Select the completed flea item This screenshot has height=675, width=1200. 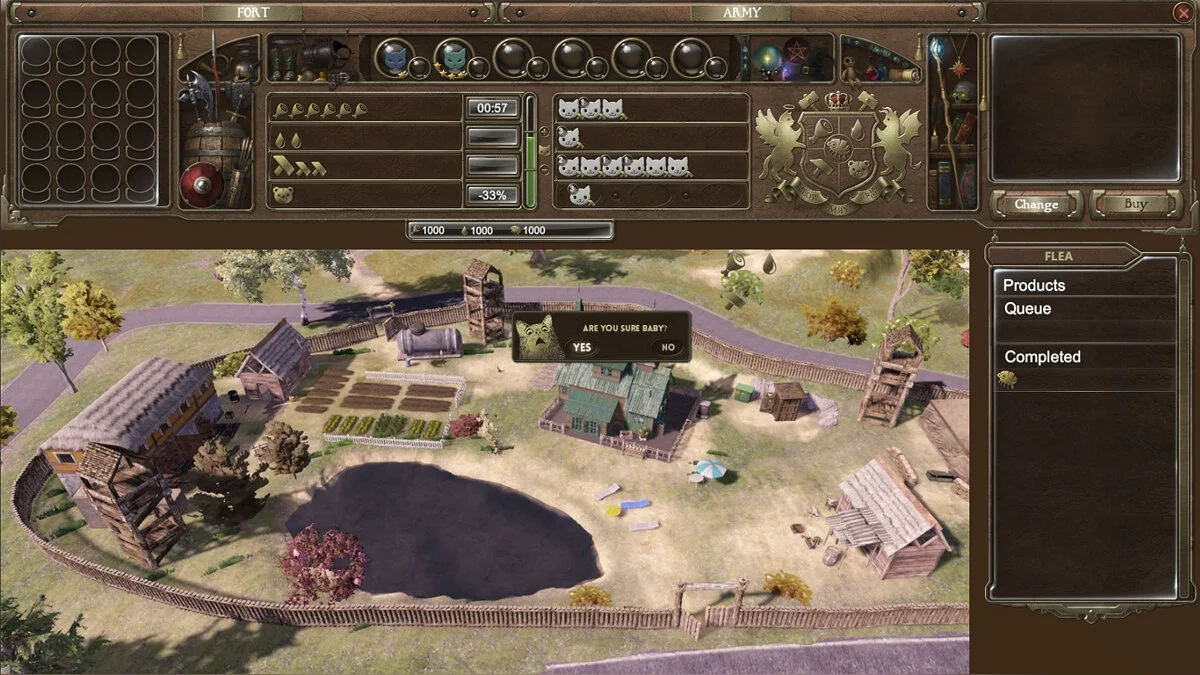[x=1007, y=379]
